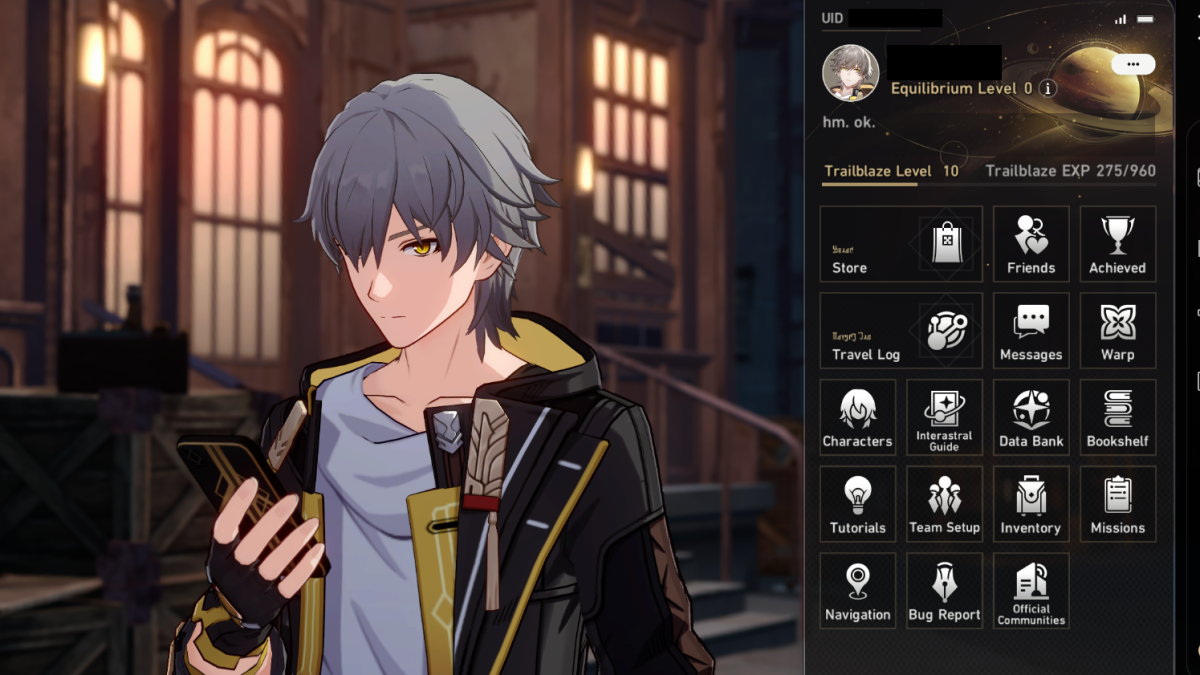This screenshot has height=675, width=1200.
Task: Visit the Official Communities page
Action: tap(1031, 591)
